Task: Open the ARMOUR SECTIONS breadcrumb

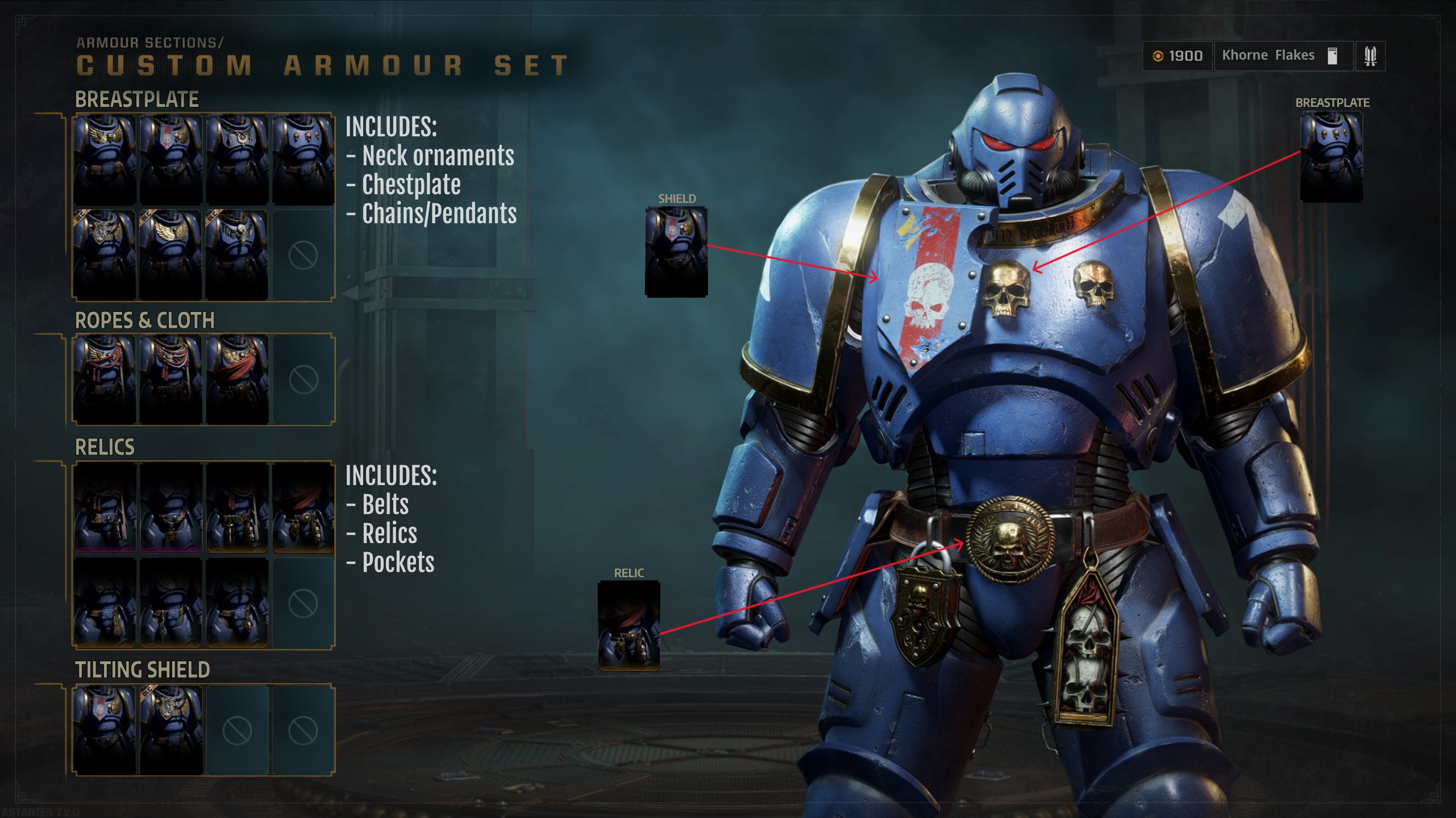Action: point(151,40)
